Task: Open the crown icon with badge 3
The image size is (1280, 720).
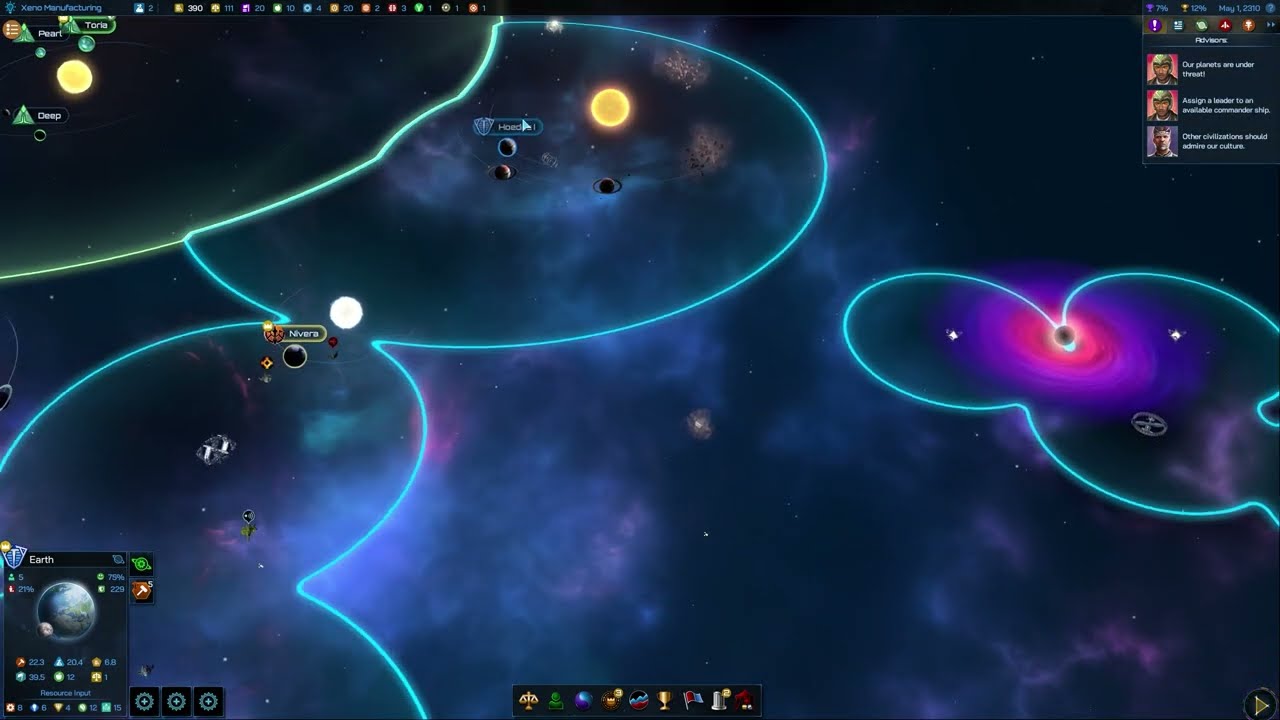Action: pyautogui.click(x=611, y=700)
